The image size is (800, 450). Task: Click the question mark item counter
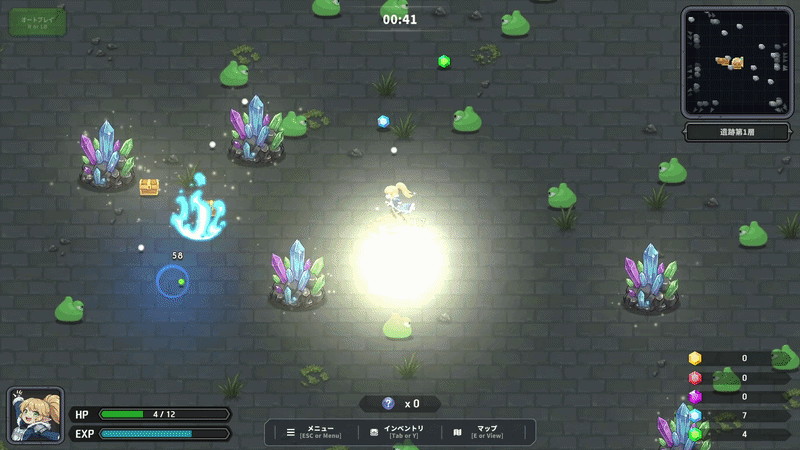tap(400, 404)
